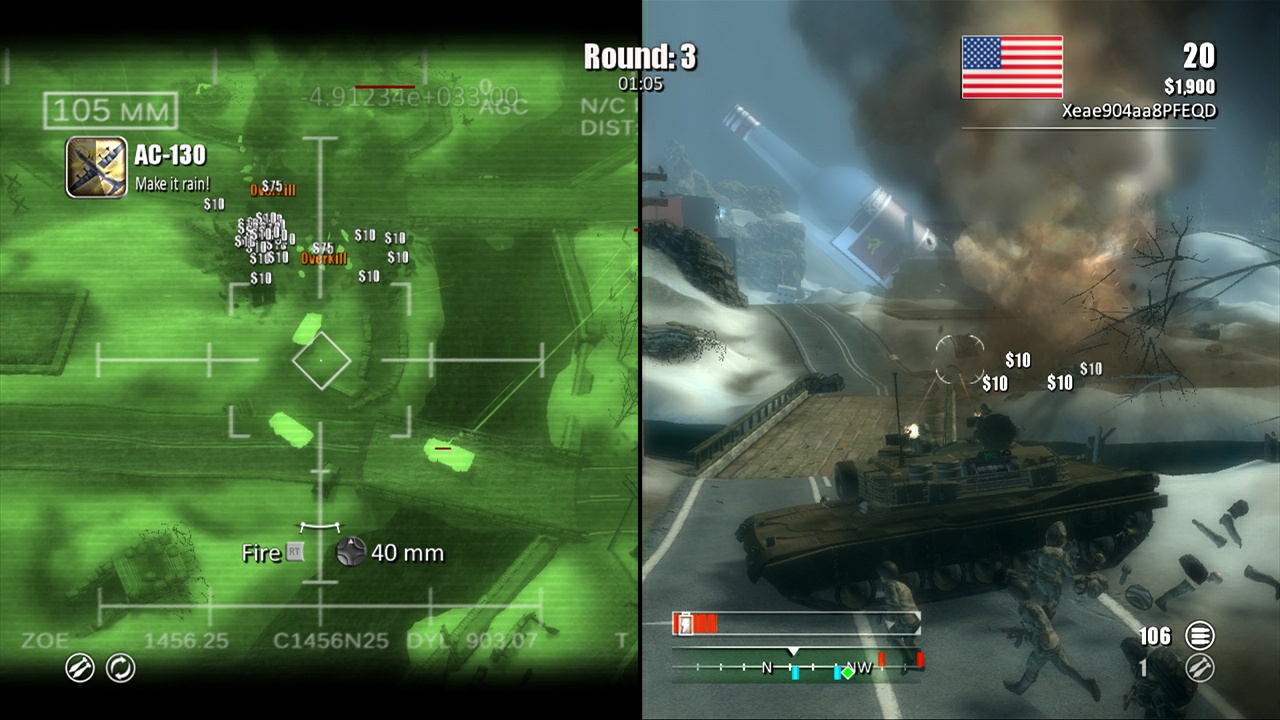The image size is (1280, 720).
Task: Click the red segments on the turbo charge bar
Action: pos(700,622)
